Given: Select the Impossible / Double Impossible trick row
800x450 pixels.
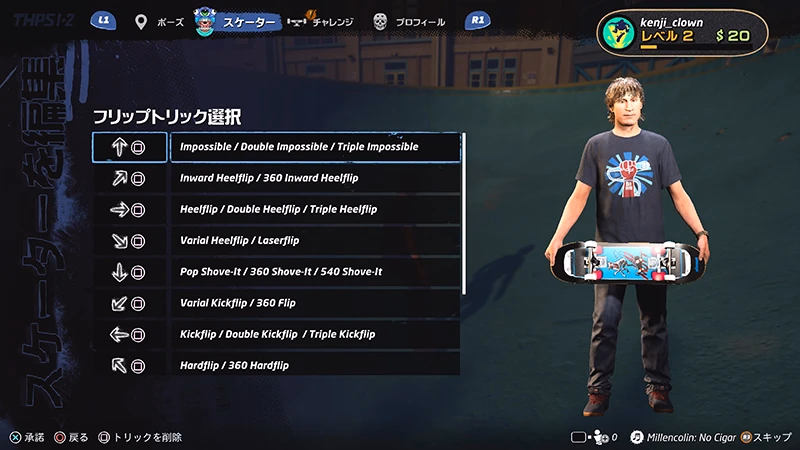Looking at the screenshot, I should [x=315, y=147].
